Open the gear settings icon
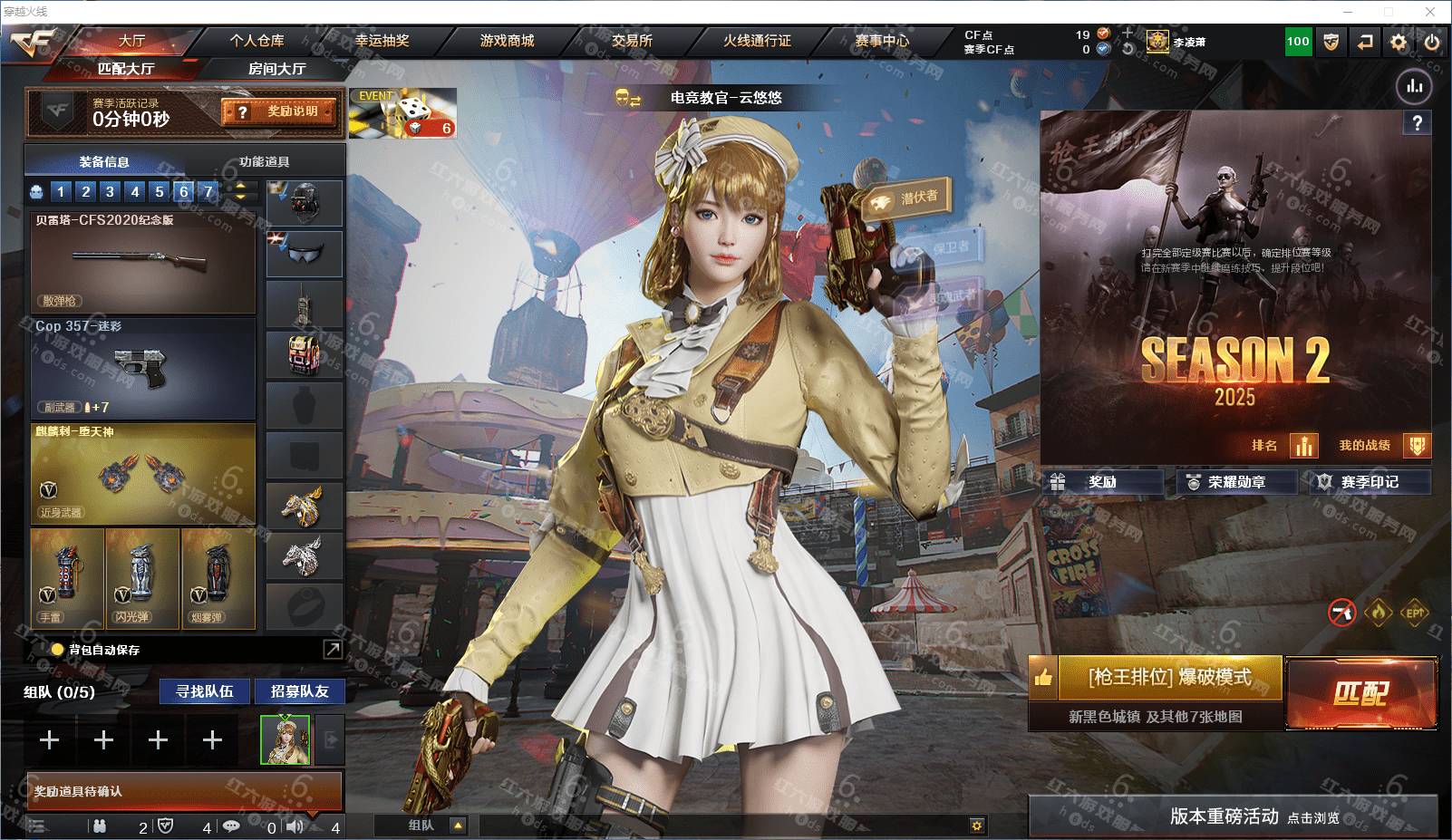 click(x=1399, y=42)
